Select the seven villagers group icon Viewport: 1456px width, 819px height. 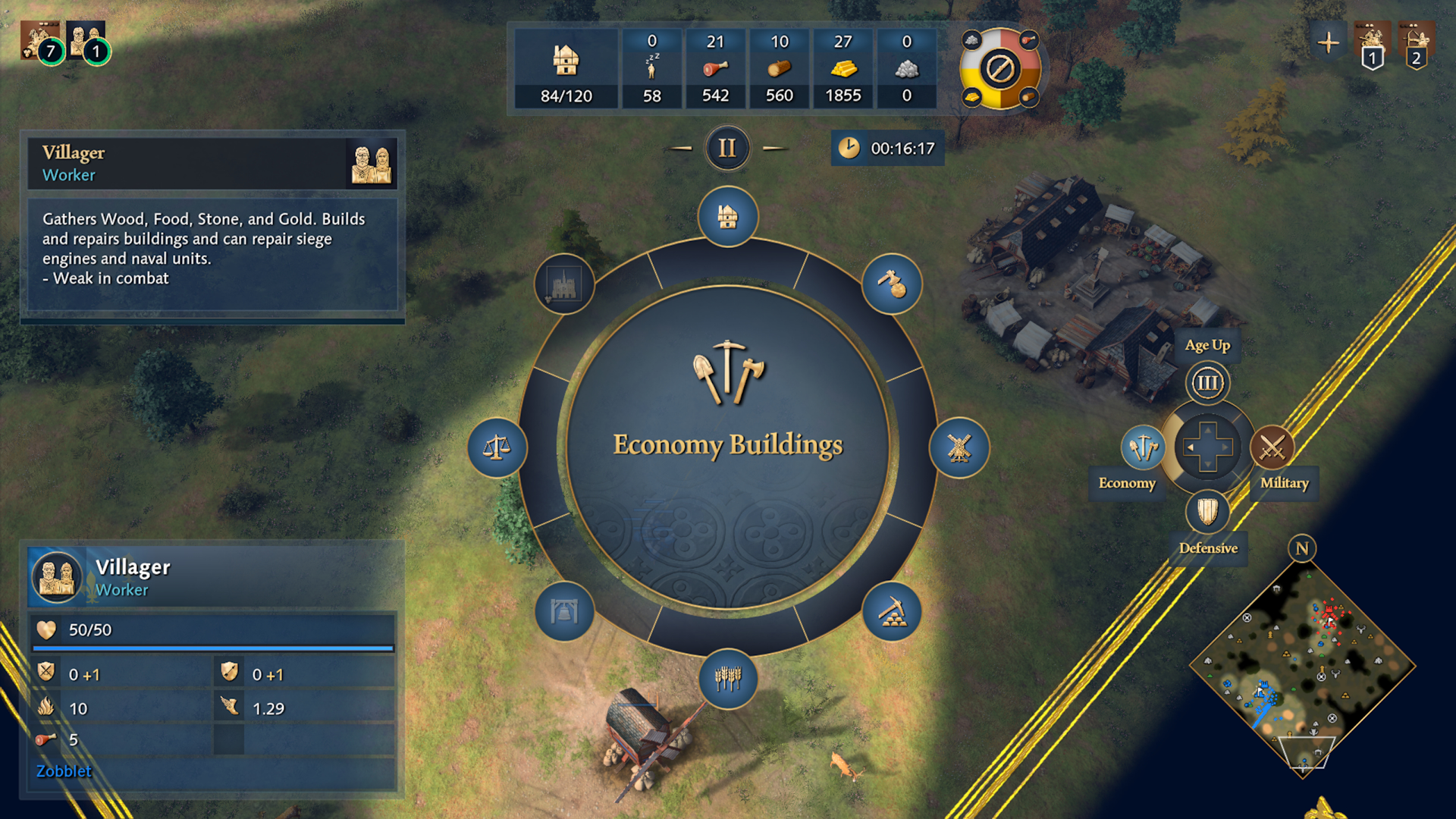click(41, 42)
